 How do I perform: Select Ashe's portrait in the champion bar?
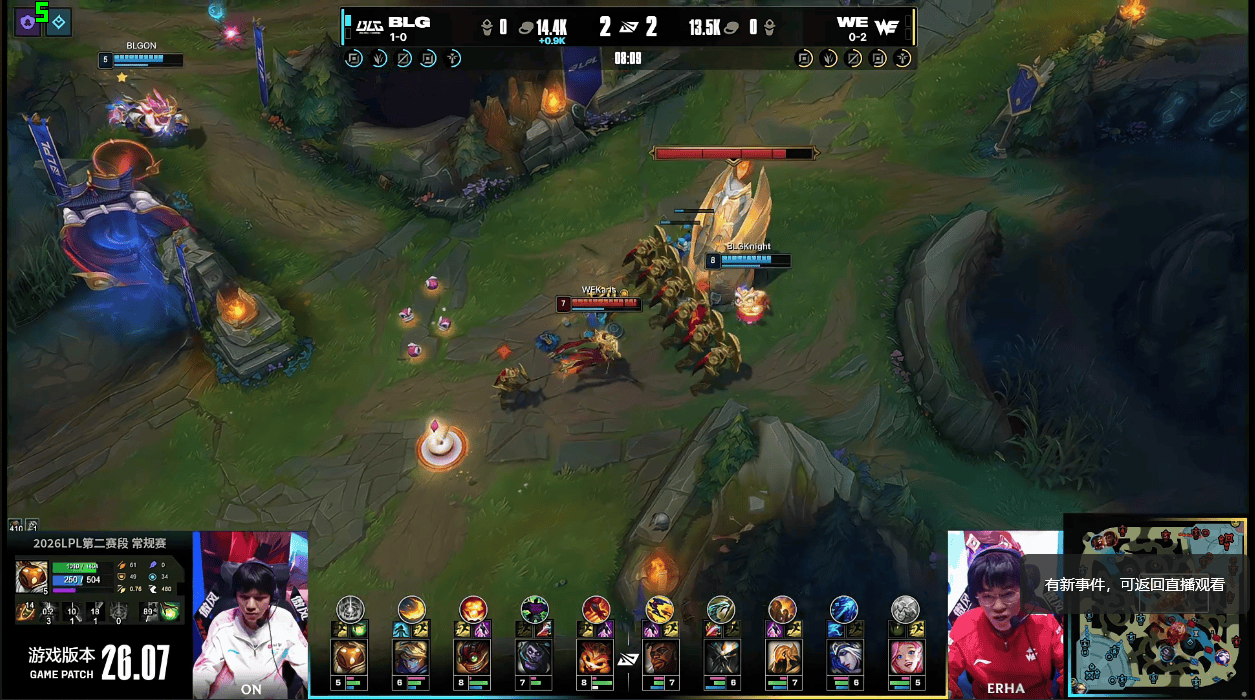coord(844,657)
